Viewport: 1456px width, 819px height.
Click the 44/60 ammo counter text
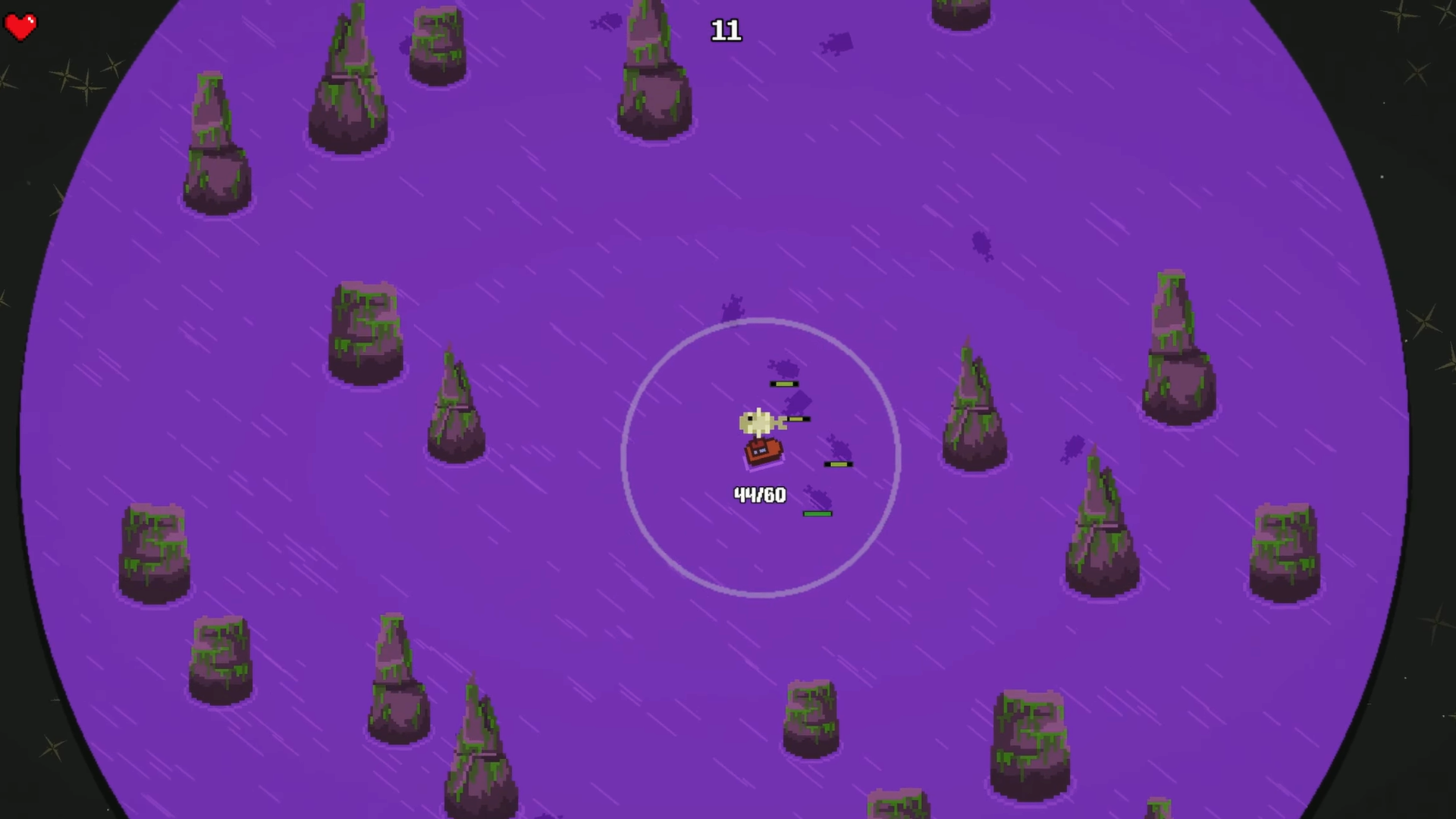[x=759, y=494]
